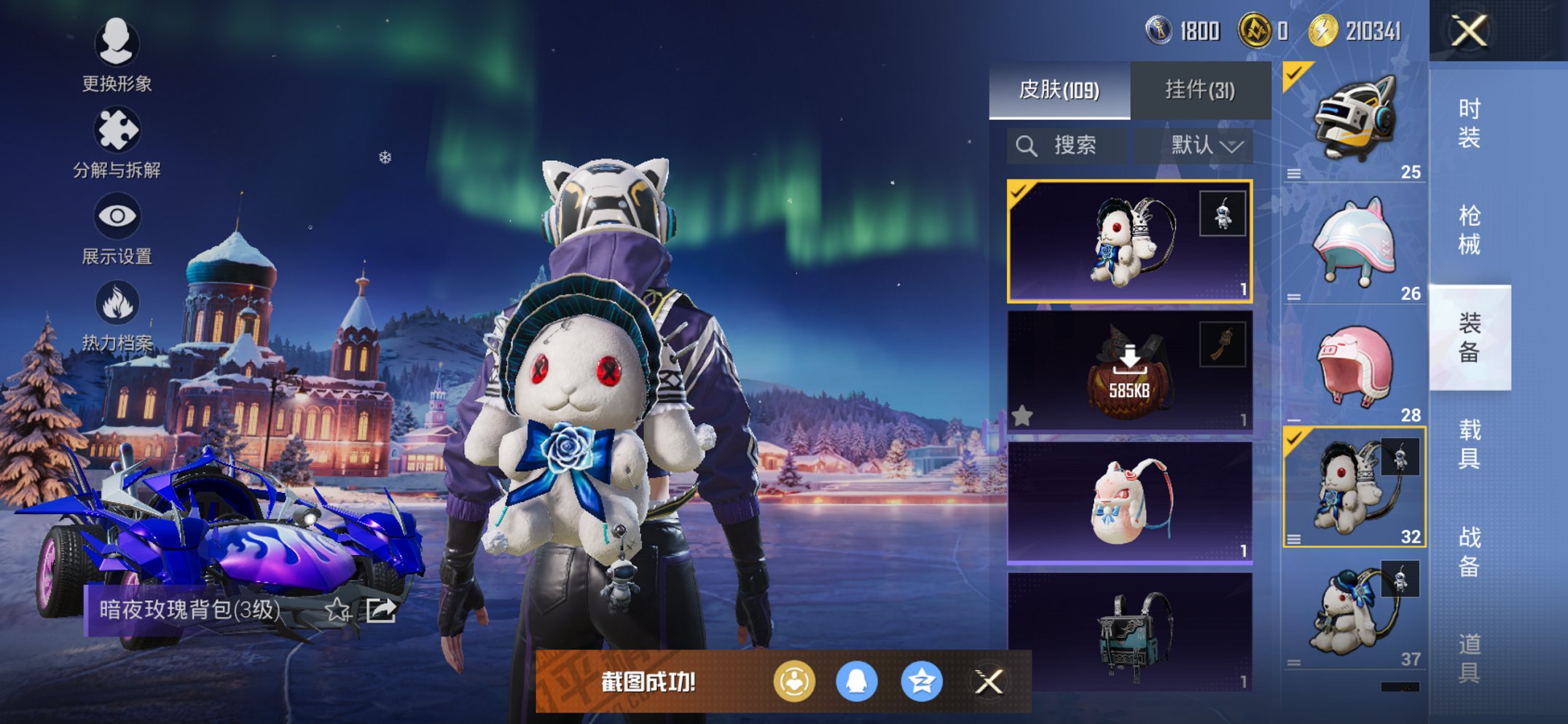Choose the pastel cat-ear helmet

1355,243
